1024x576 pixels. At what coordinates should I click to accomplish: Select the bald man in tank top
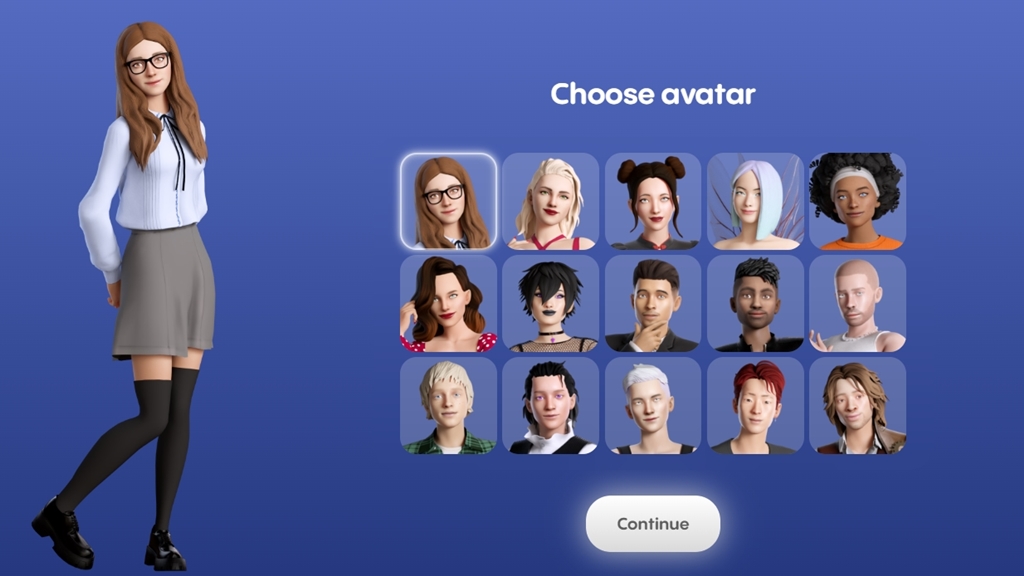tap(857, 304)
